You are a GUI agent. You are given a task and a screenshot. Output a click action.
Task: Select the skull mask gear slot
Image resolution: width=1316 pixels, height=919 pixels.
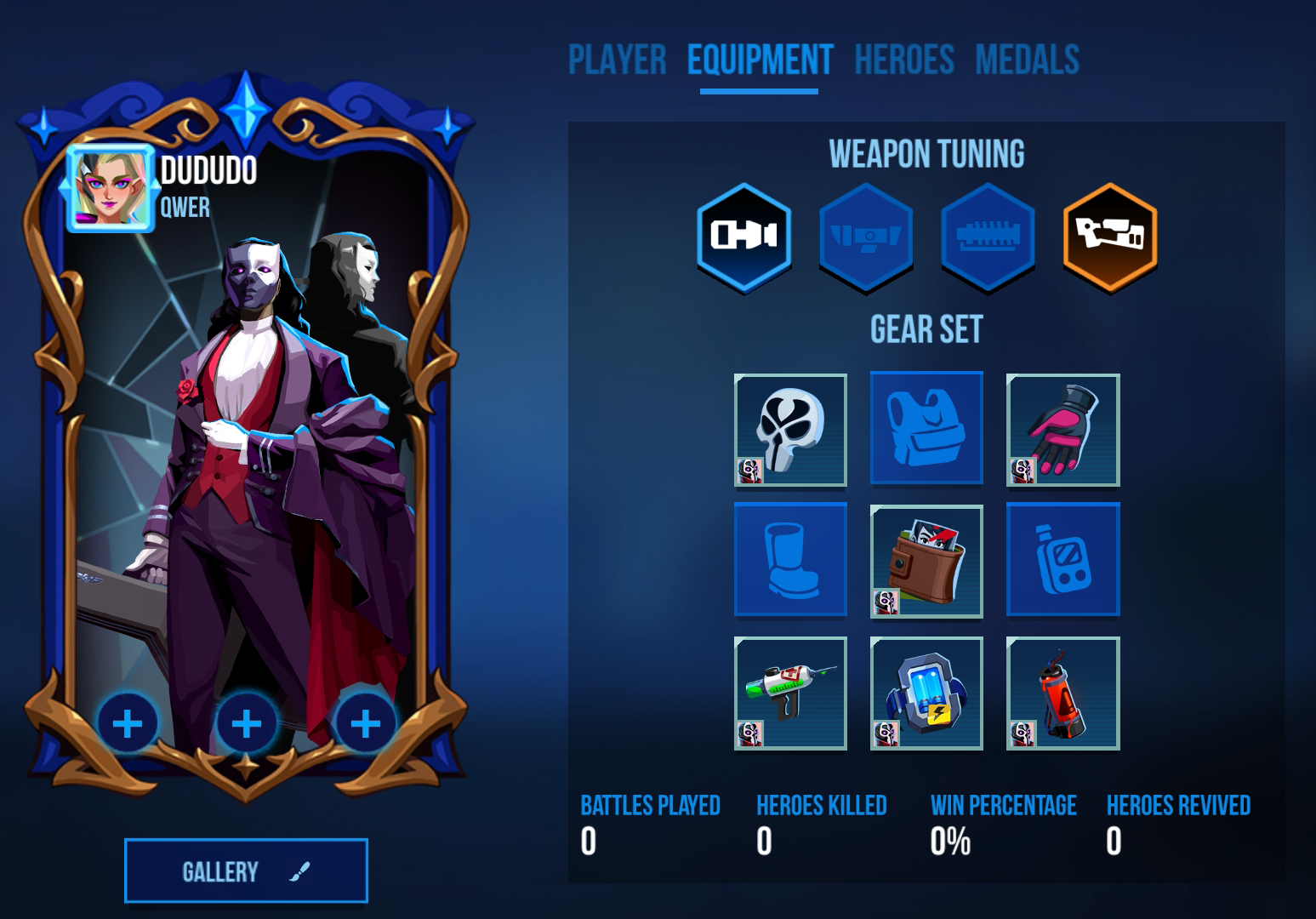790,430
